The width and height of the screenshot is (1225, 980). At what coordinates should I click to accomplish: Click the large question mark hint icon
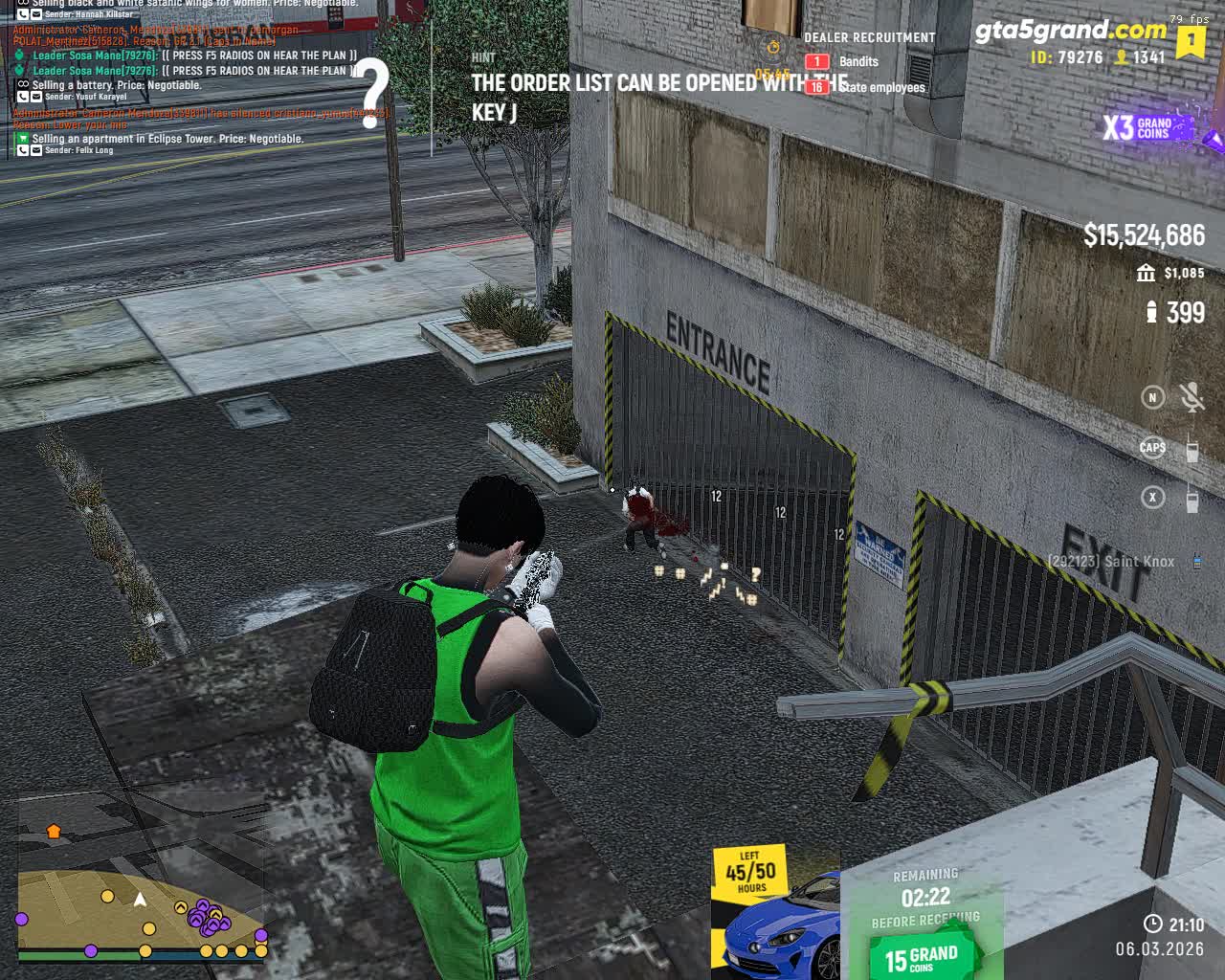373,94
